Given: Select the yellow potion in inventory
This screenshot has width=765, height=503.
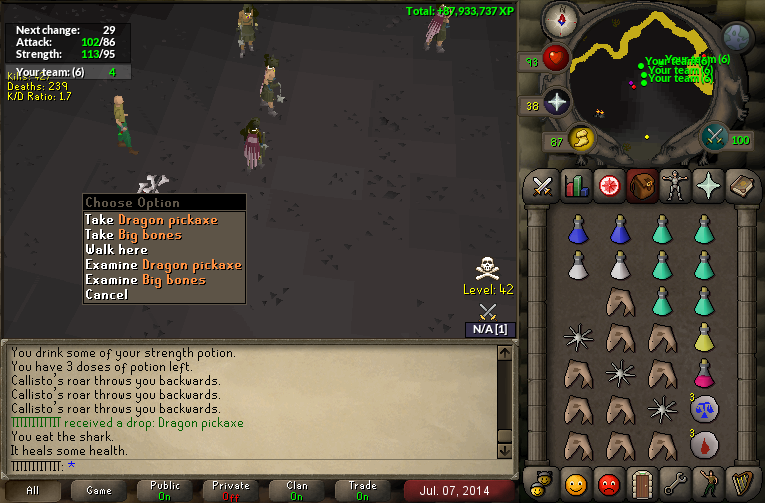Looking at the screenshot, I should 704,339.
